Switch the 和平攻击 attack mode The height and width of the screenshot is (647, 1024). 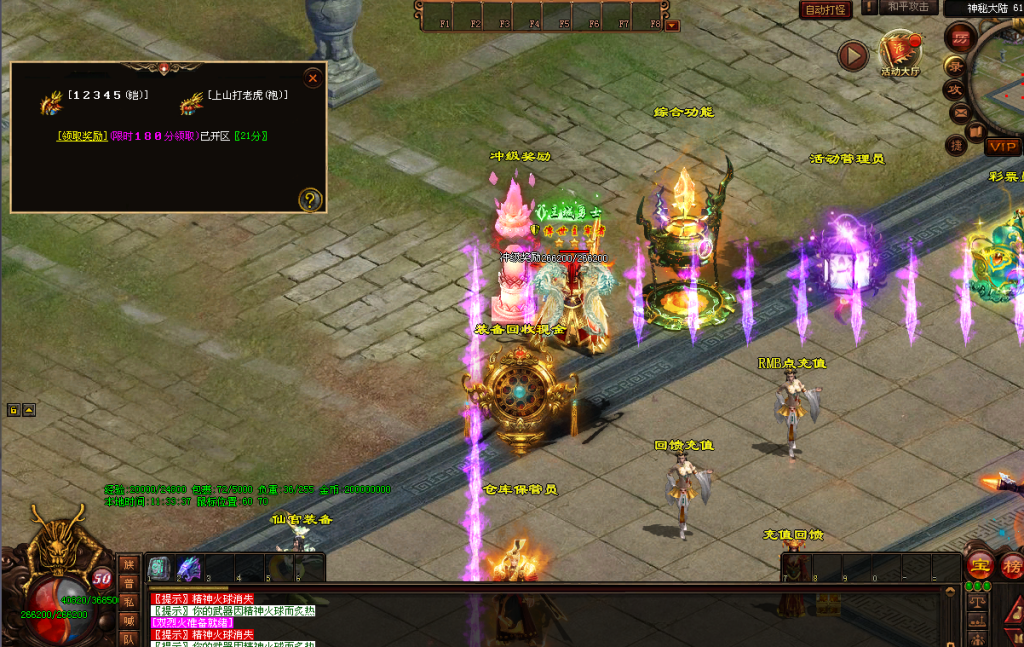(x=907, y=7)
